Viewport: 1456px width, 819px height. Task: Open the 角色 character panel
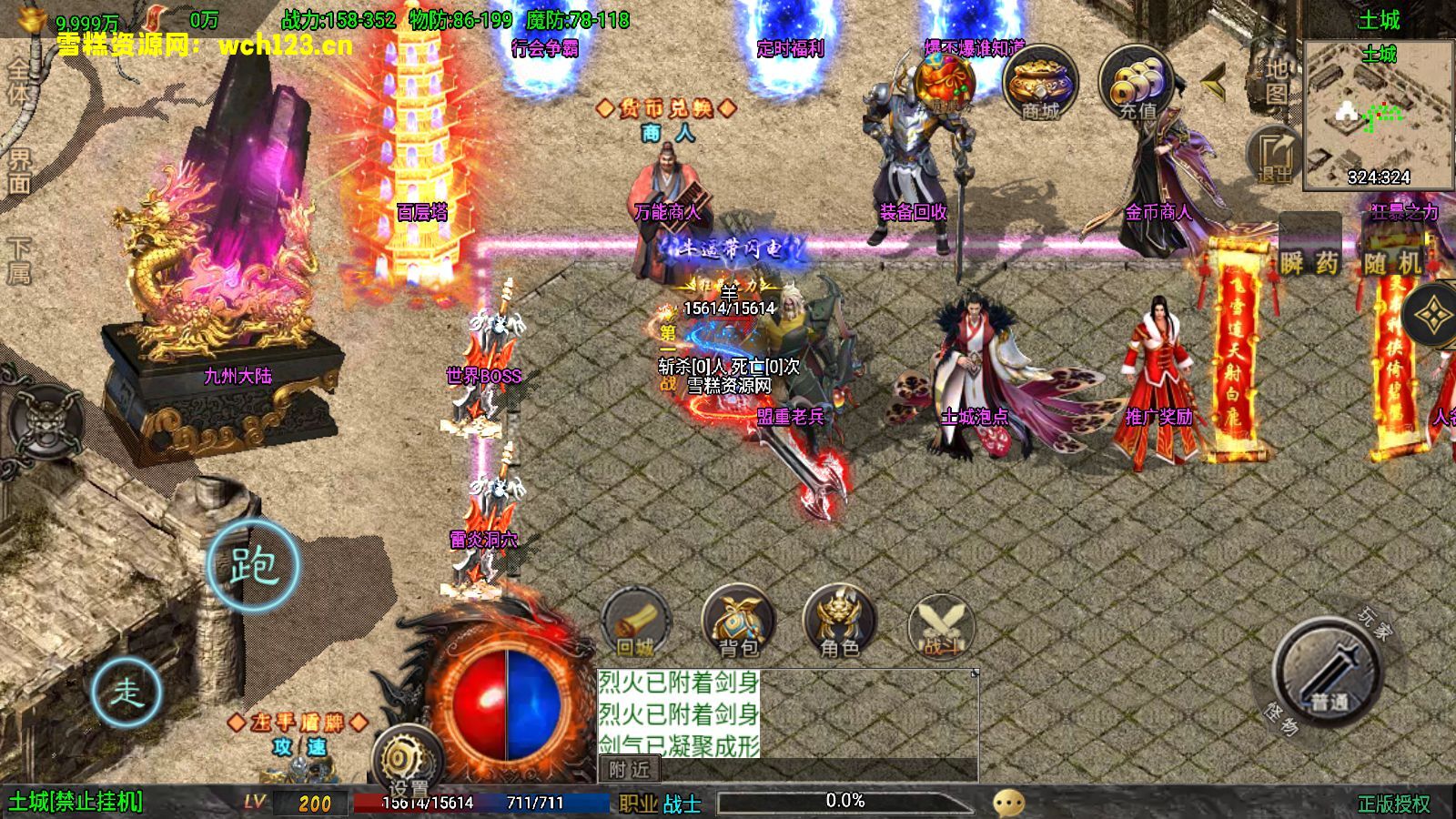(x=839, y=623)
